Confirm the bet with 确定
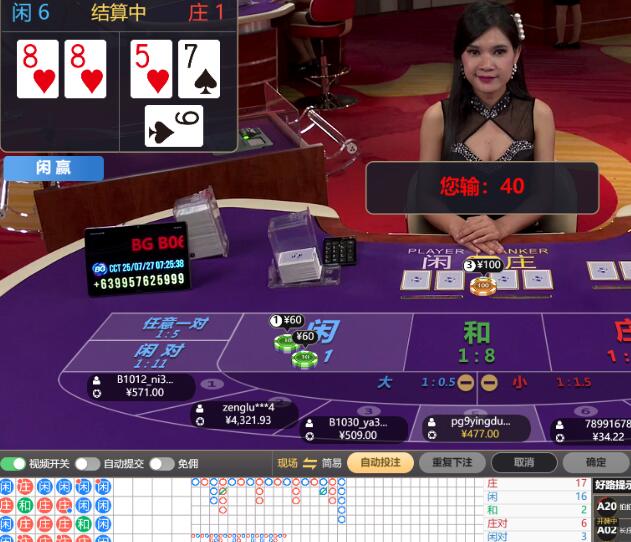631x542 pixels. pos(596,463)
